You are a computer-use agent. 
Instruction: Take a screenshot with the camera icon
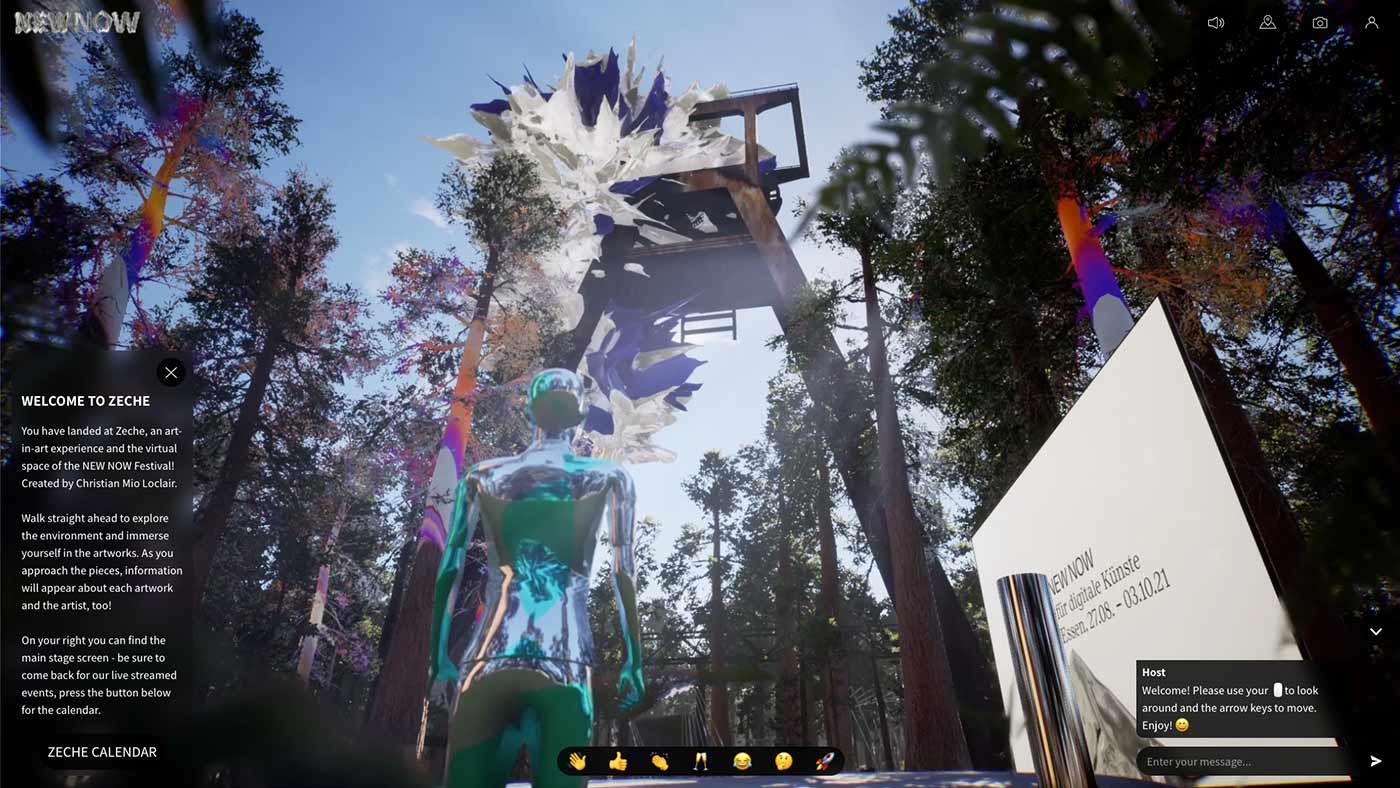(x=1320, y=22)
